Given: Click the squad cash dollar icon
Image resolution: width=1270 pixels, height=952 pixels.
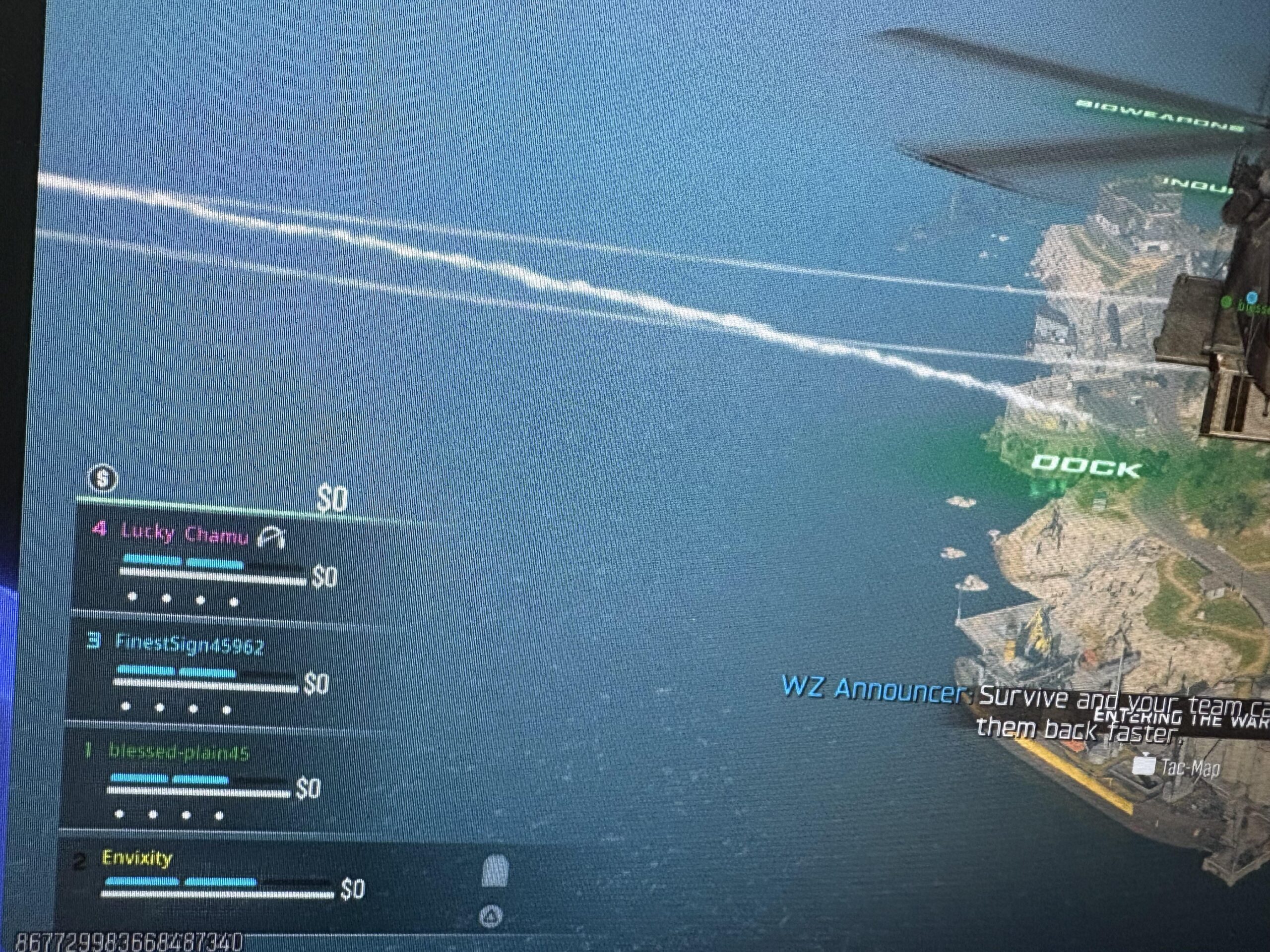Looking at the screenshot, I should (103, 478).
